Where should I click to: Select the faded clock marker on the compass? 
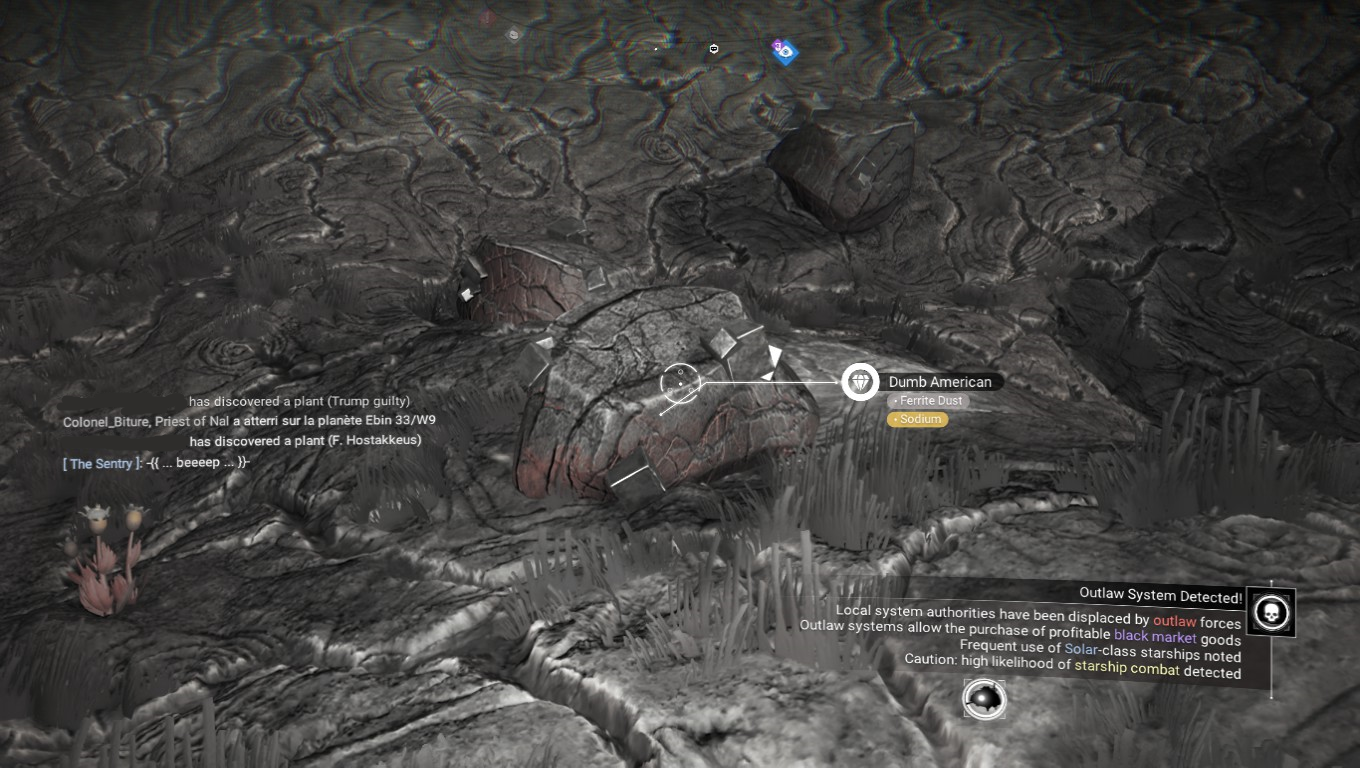click(513, 35)
